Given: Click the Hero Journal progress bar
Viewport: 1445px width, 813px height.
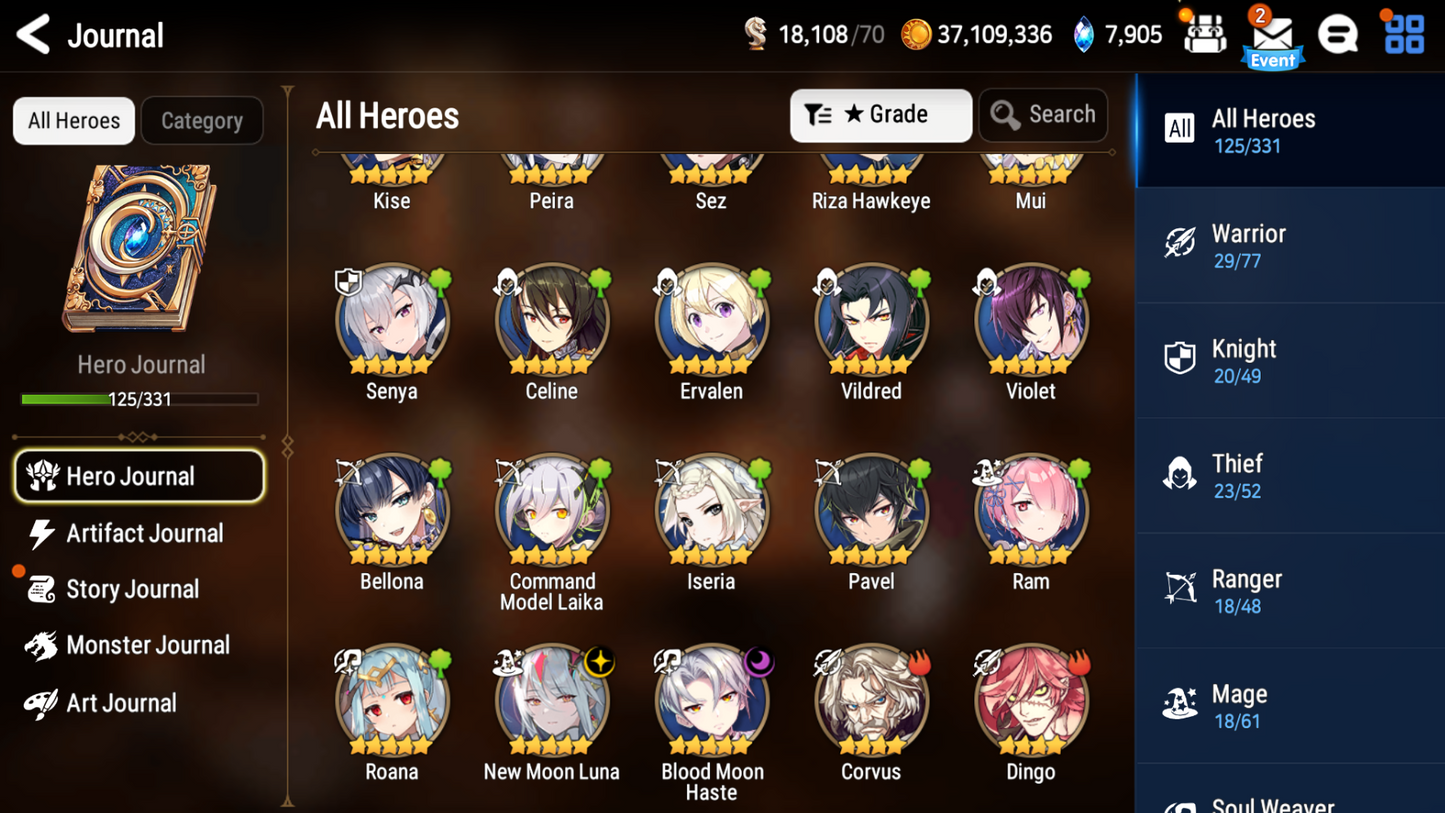Looking at the screenshot, I should click(x=140, y=399).
